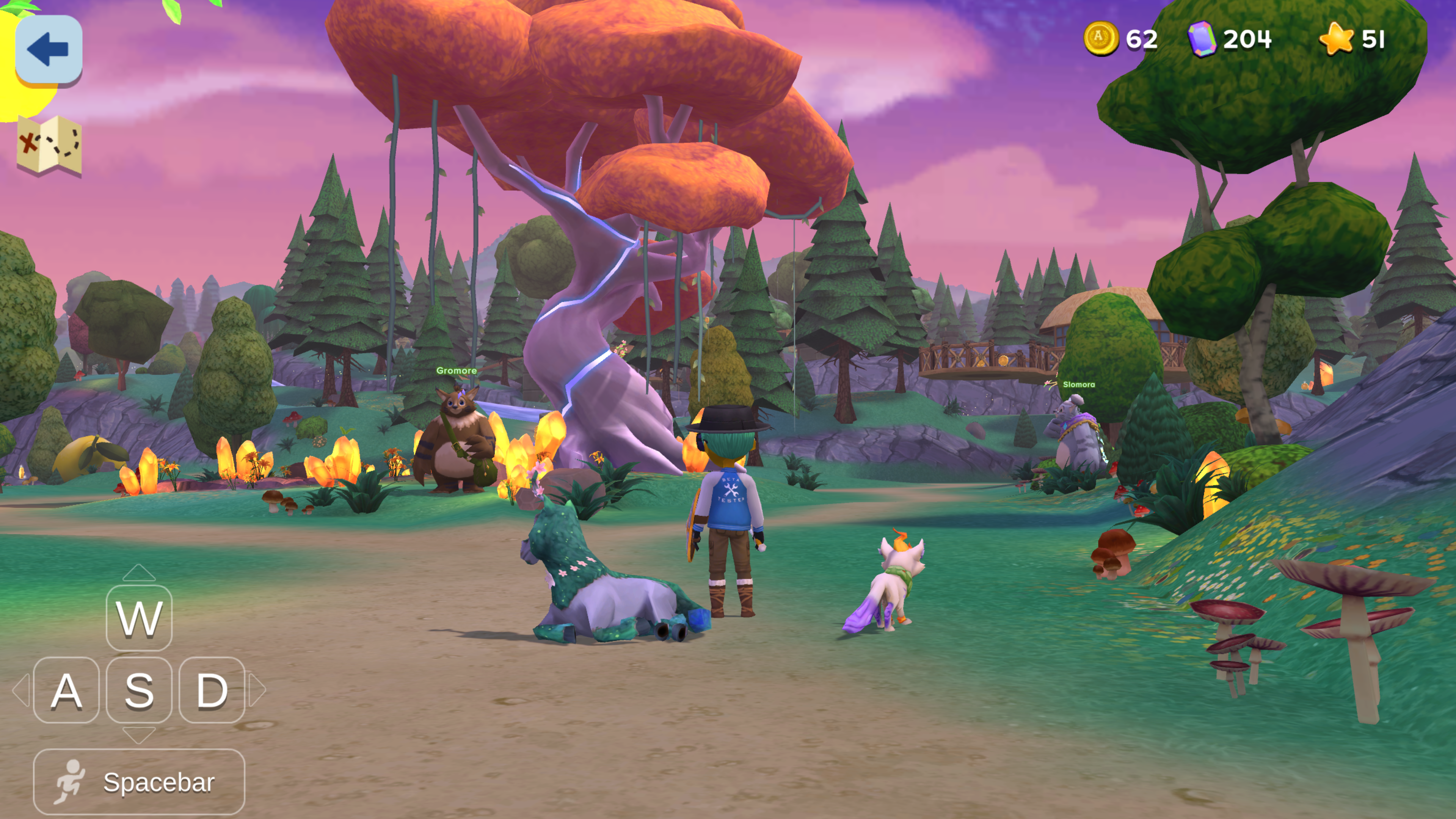Click the blue back arrow button
The image size is (1456, 819).
click(x=49, y=49)
